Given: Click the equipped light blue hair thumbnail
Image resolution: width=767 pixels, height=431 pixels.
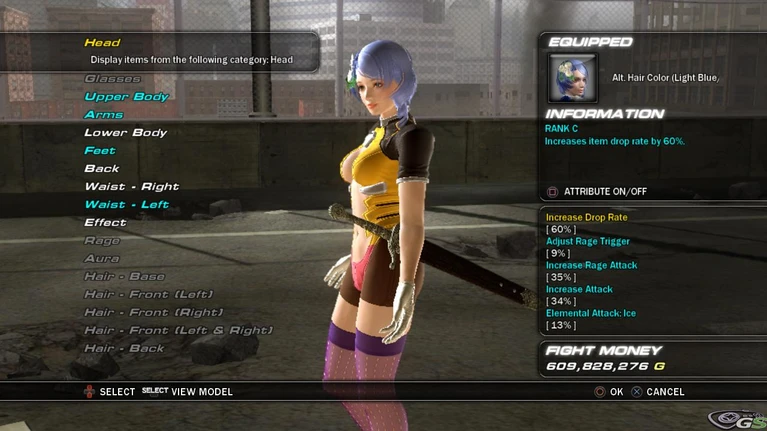Looking at the screenshot, I should [x=573, y=78].
